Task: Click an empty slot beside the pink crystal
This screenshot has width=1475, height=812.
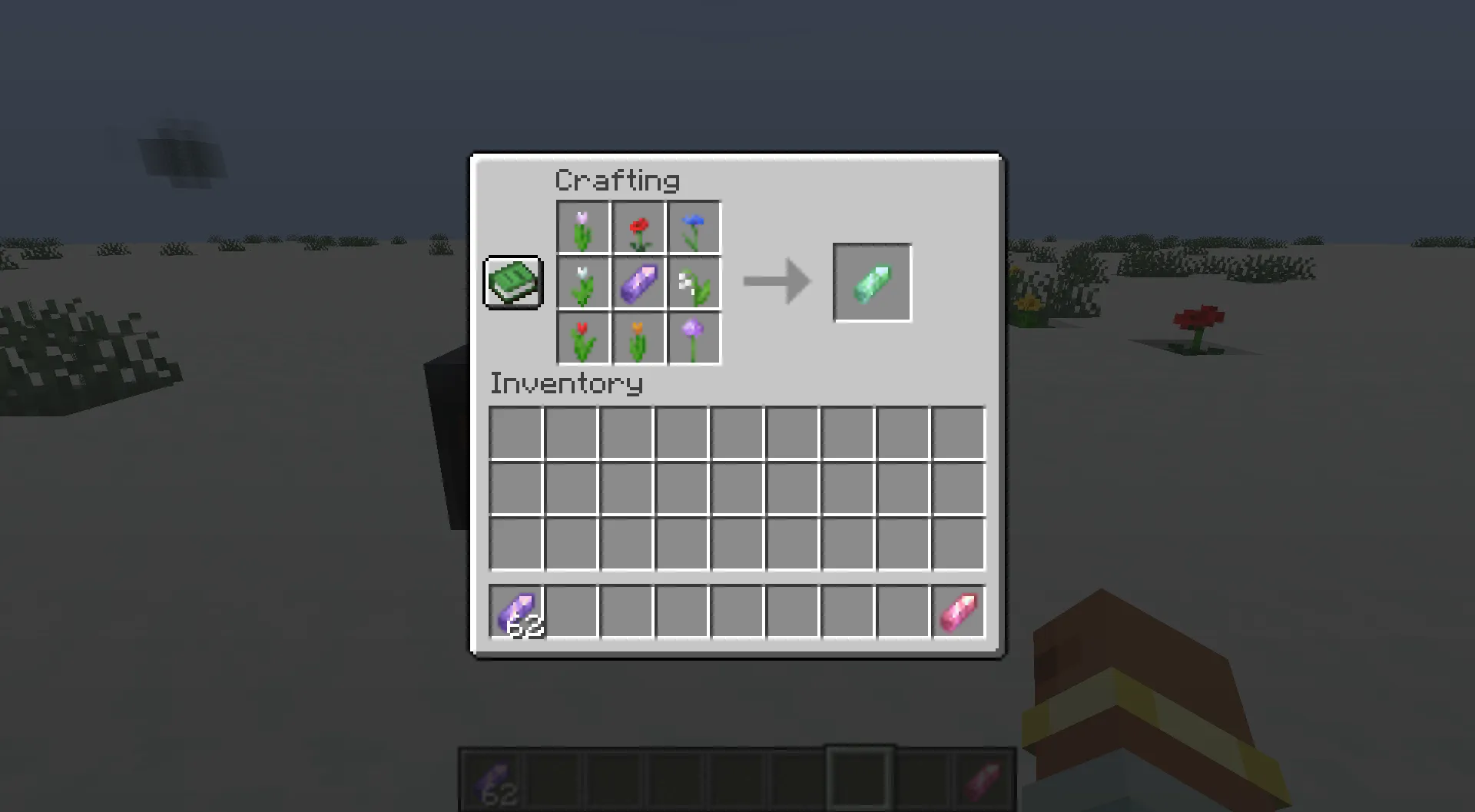Action: click(903, 611)
